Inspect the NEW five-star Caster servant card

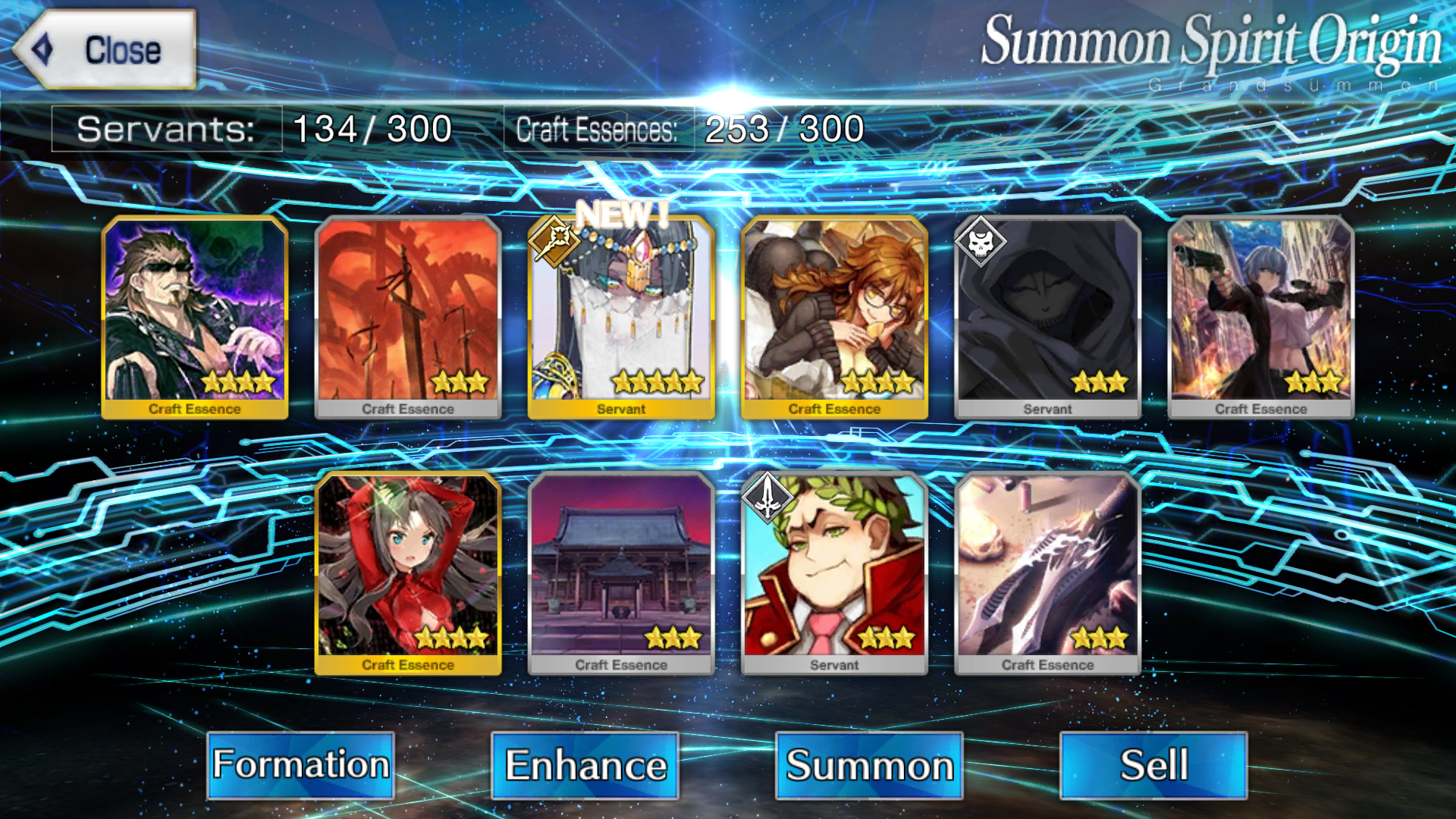tap(621, 315)
